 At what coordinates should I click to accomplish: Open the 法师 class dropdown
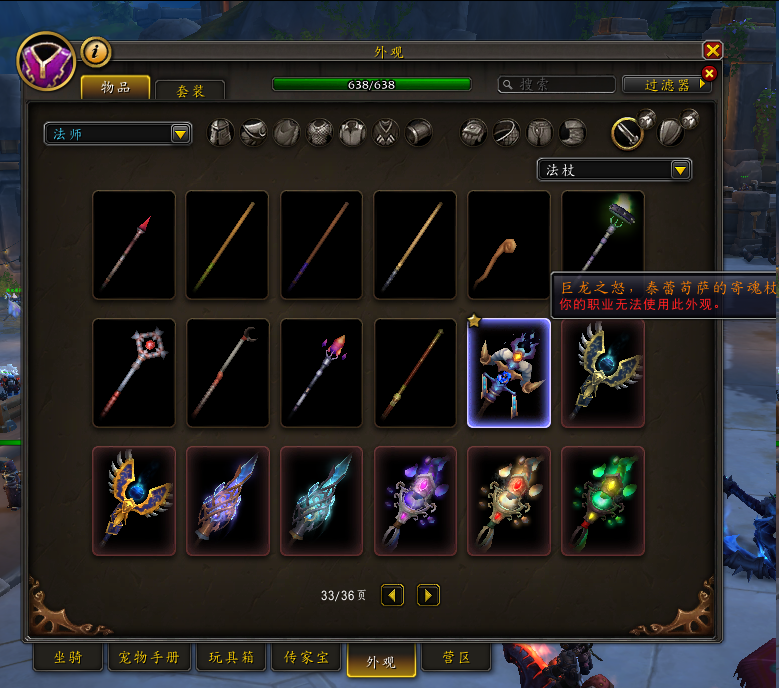point(117,133)
